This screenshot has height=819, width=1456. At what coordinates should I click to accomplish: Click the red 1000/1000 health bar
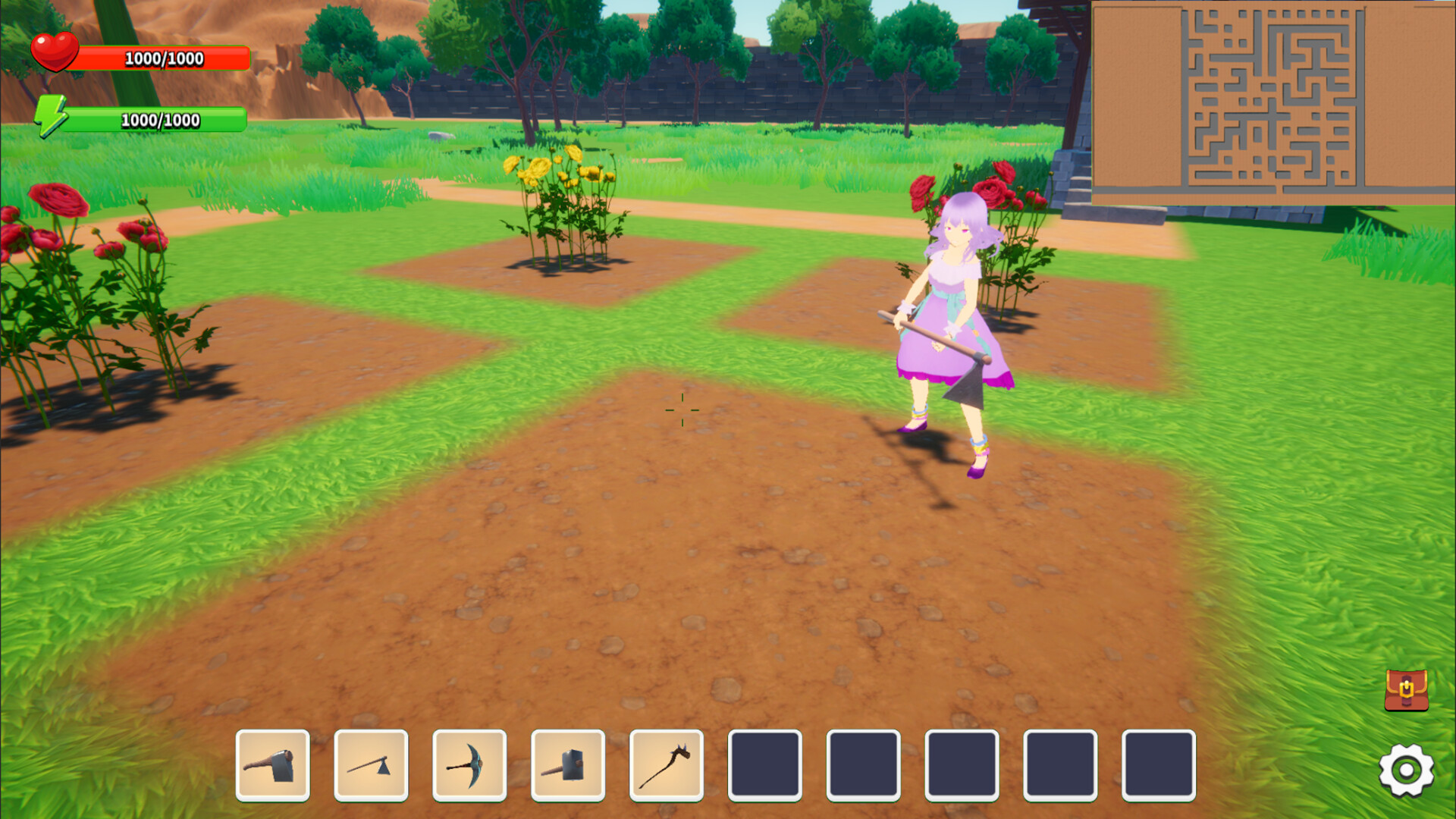(163, 56)
